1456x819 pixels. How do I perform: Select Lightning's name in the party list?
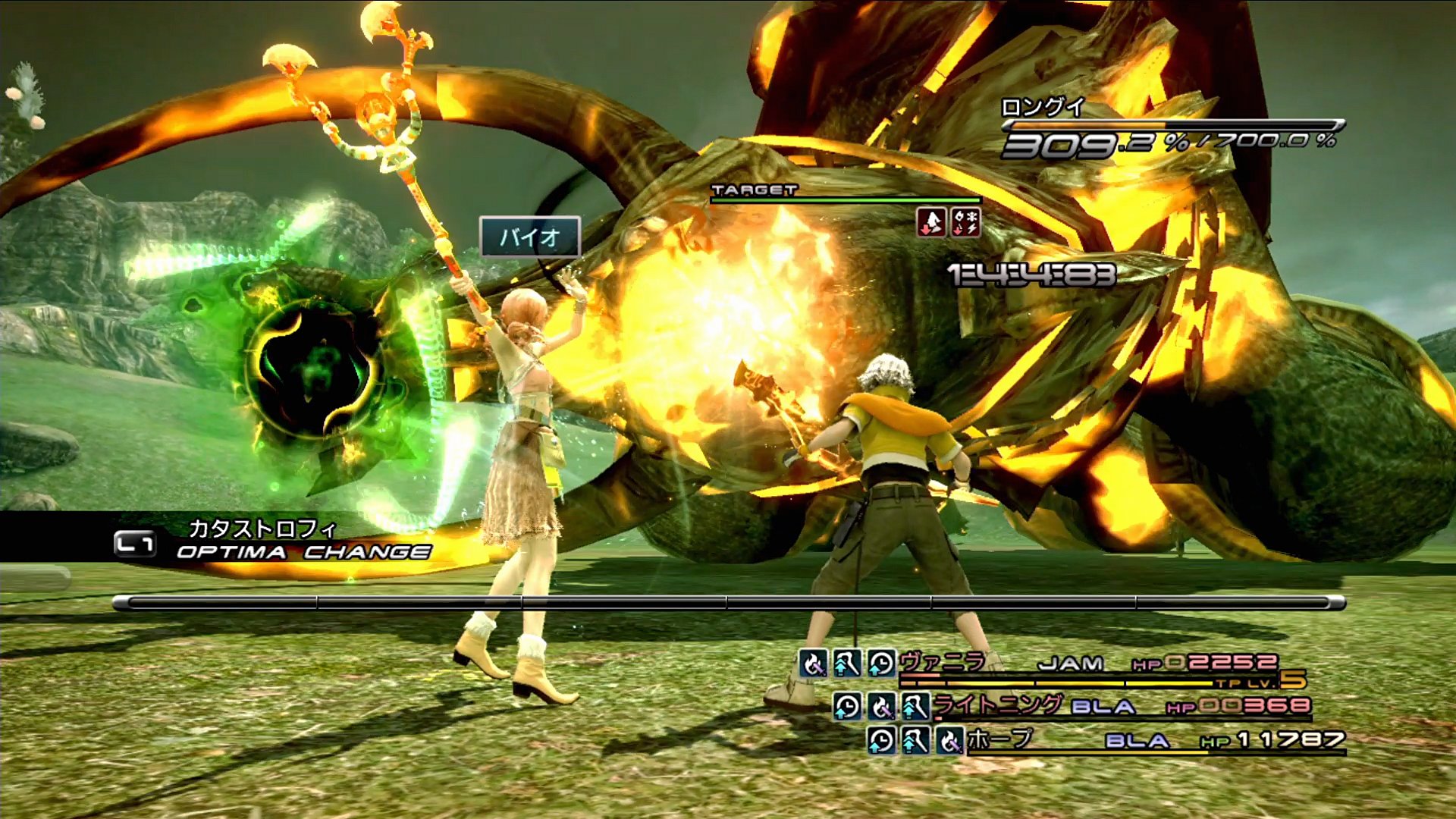[x=996, y=705]
